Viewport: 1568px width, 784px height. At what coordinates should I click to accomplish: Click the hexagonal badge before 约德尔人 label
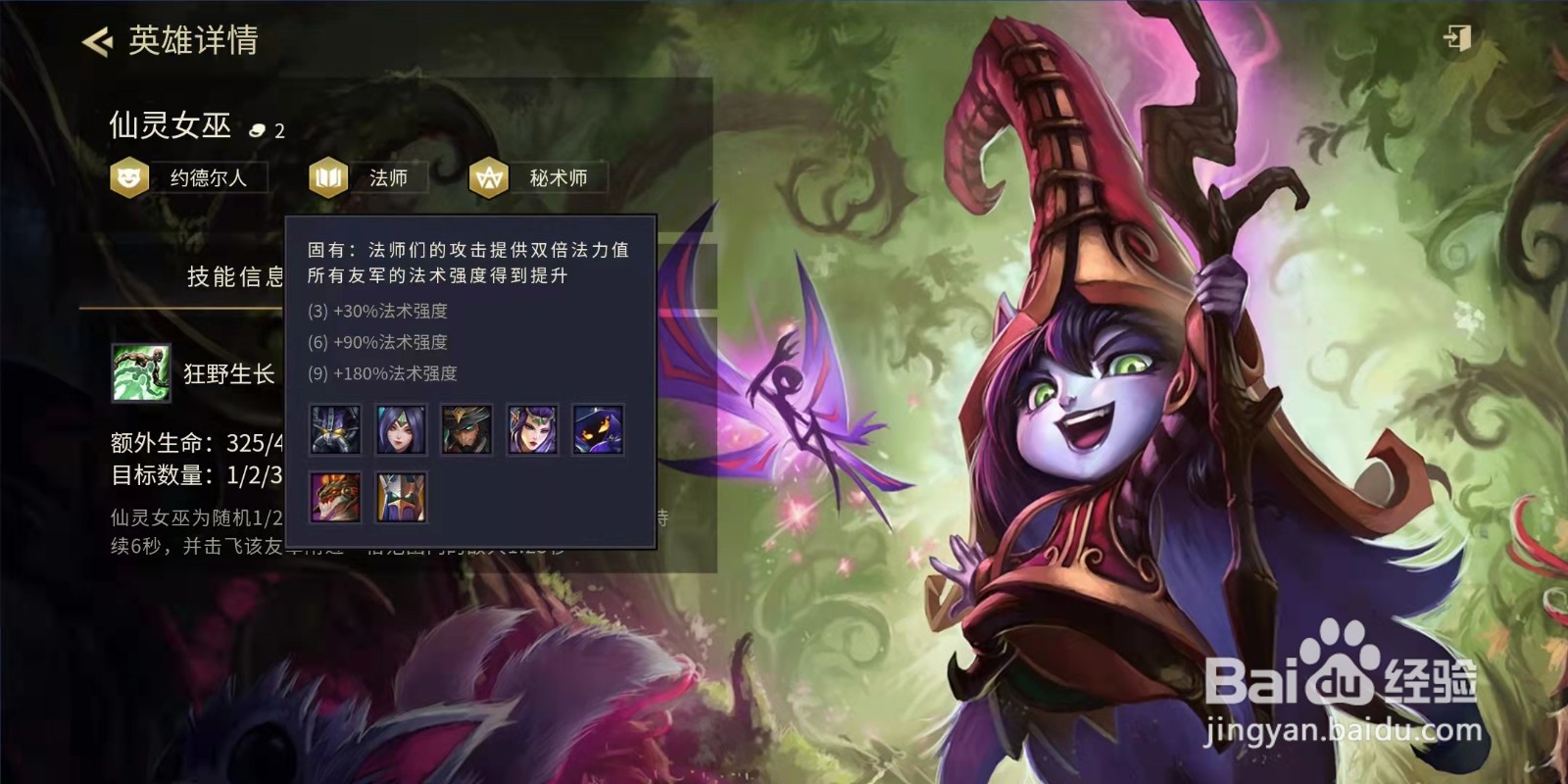130,177
